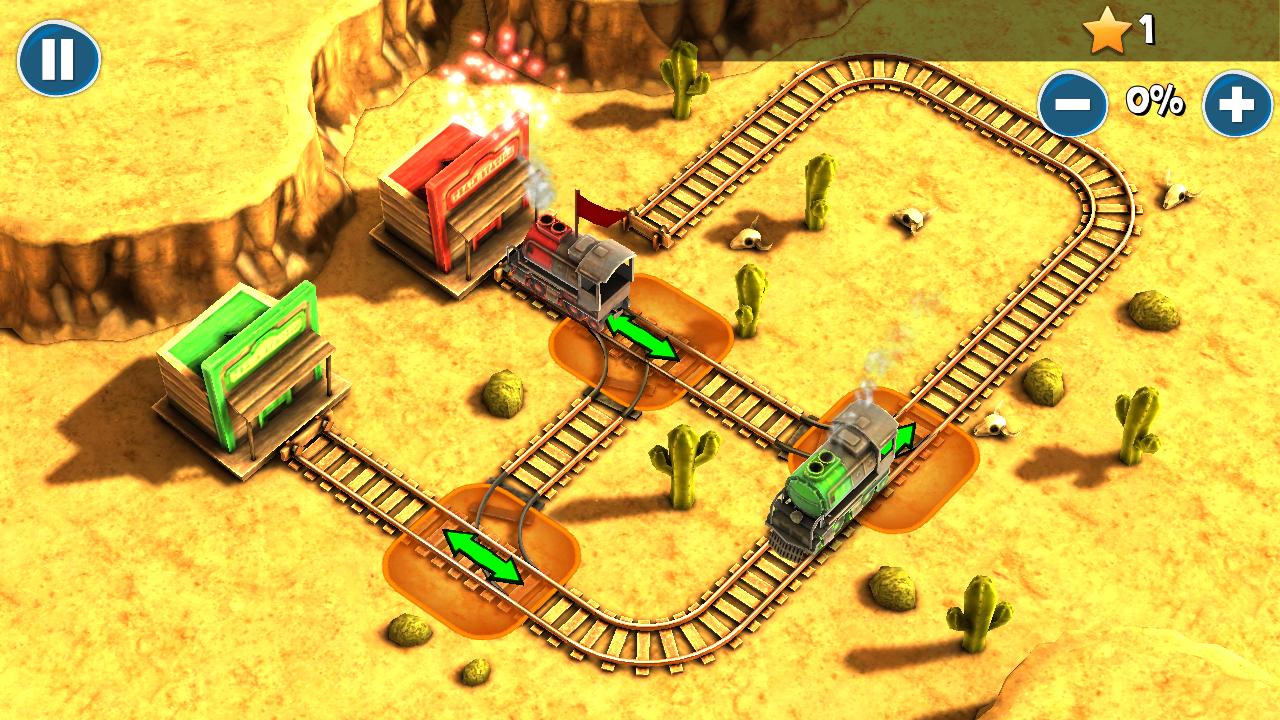
Task: Toggle the track switch arrow behind the green train
Action: click(903, 439)
